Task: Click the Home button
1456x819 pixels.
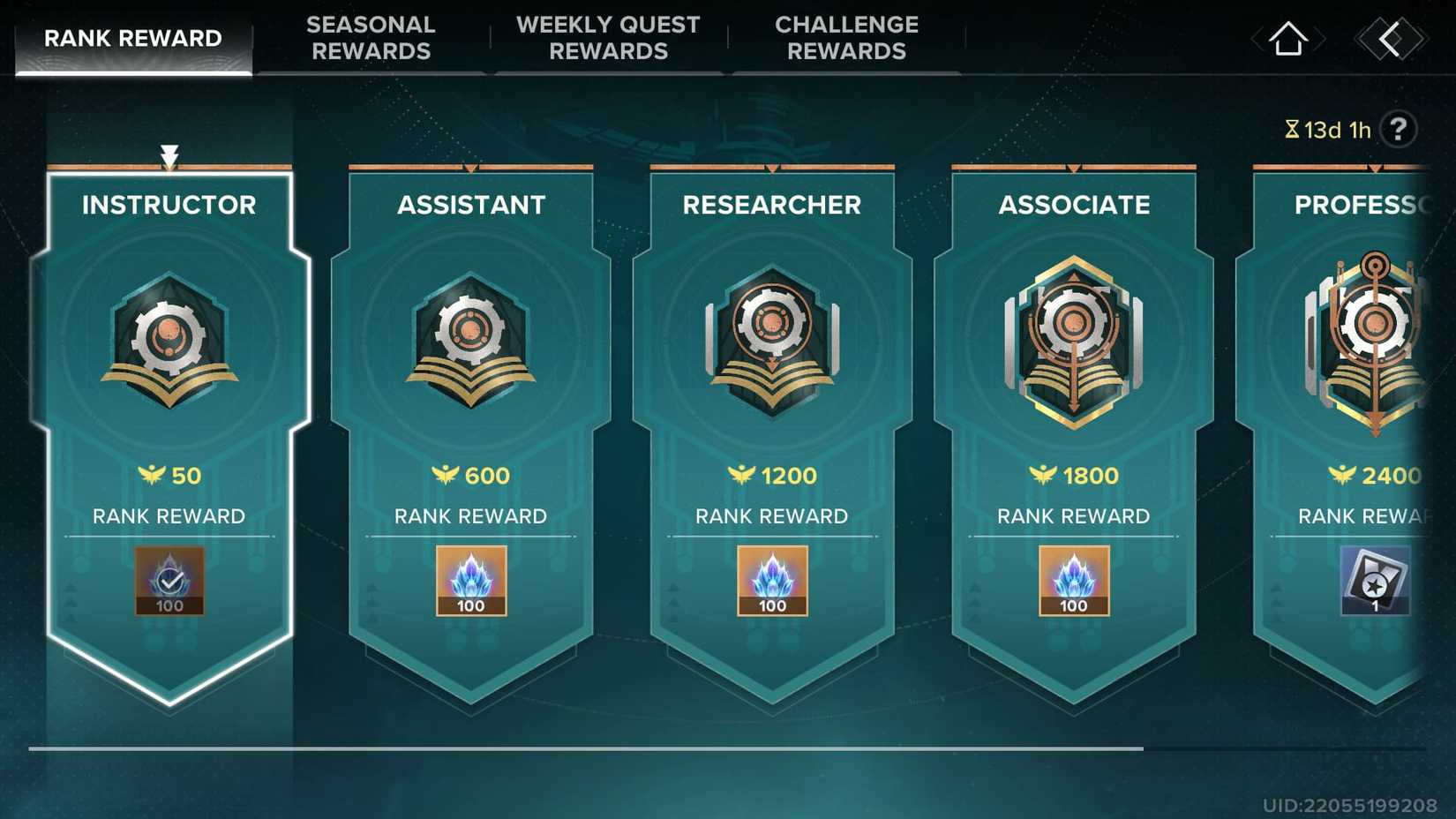Action: click(x=1287, y=38)
